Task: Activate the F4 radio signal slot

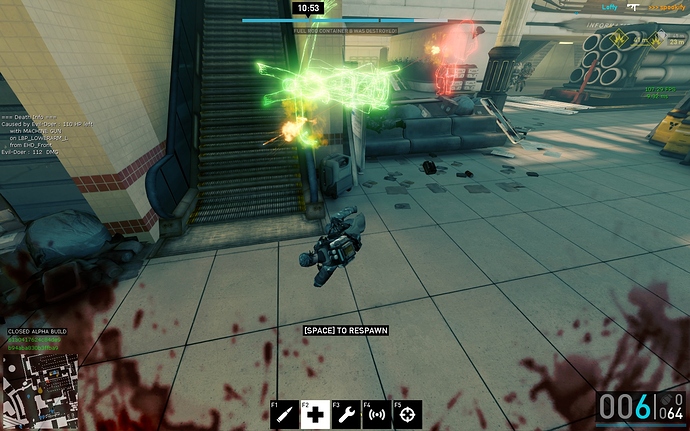Action: (x=377, y=414)
